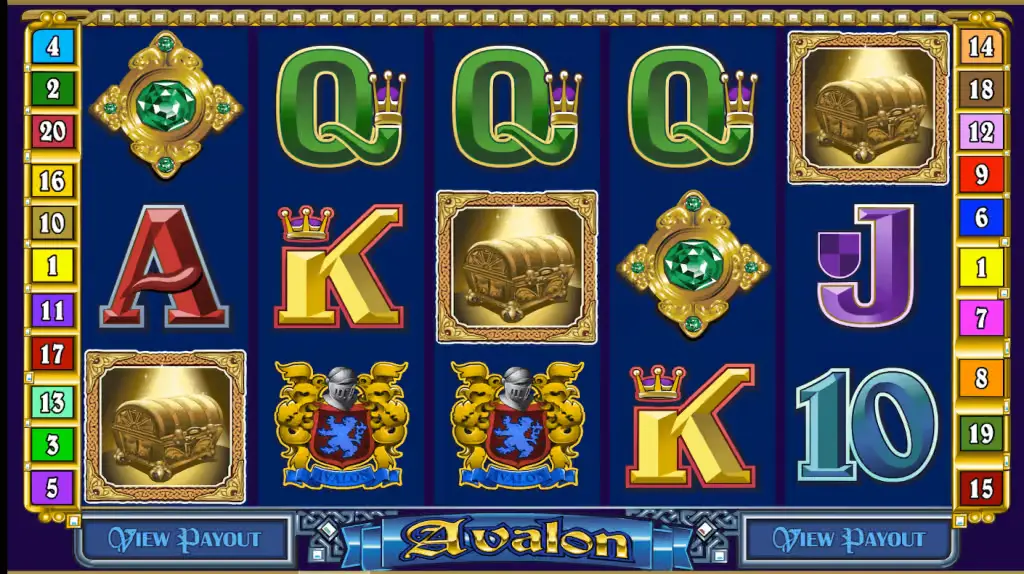This screenshot has height=574, width=1024.
Task: Select the payline 4 marker
Action: (52, 46)
